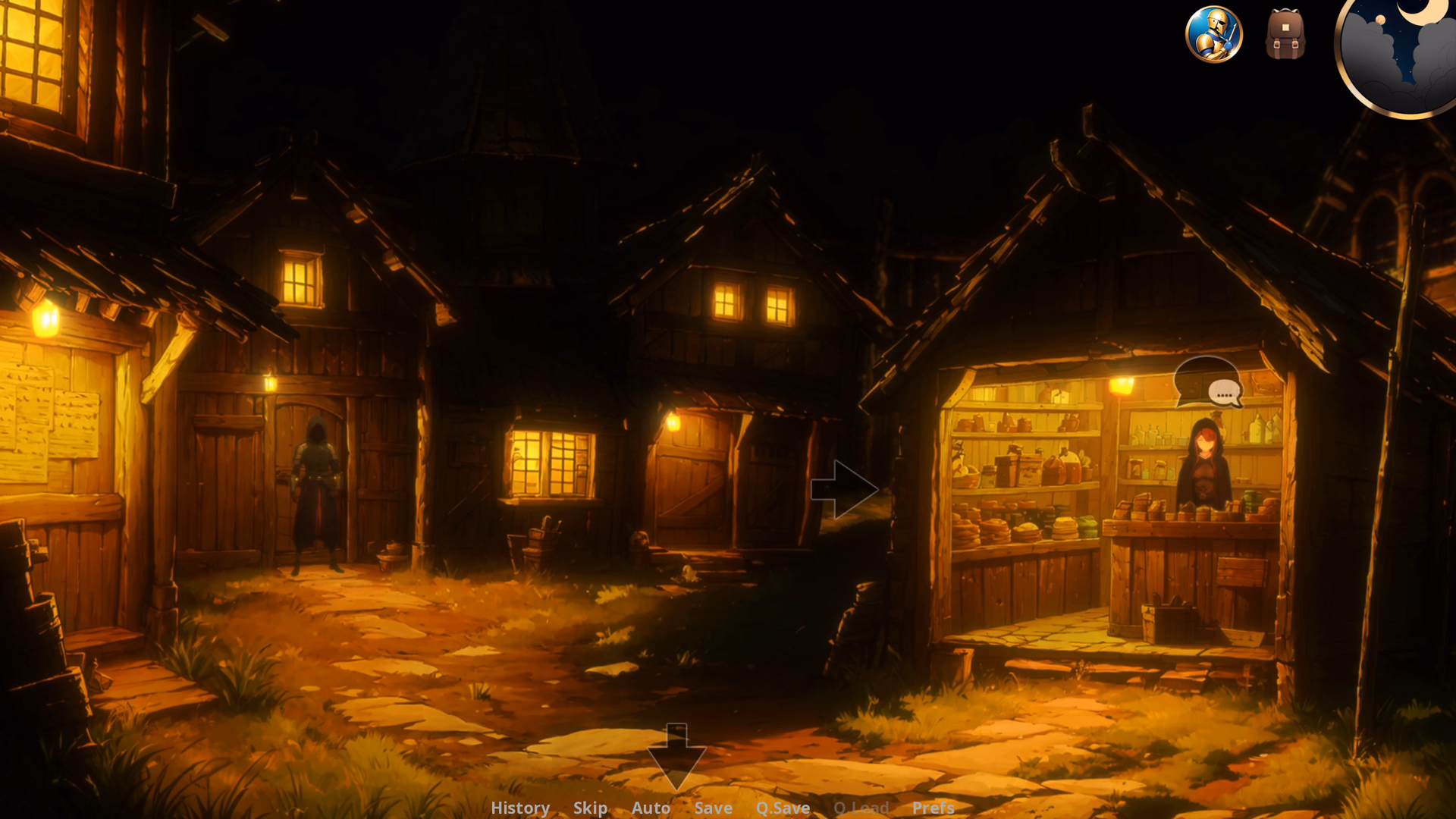The width and height of the screenshot is (1456, 819).
Task: Open the backpack inventory icon
Action: click(1286, 34)
